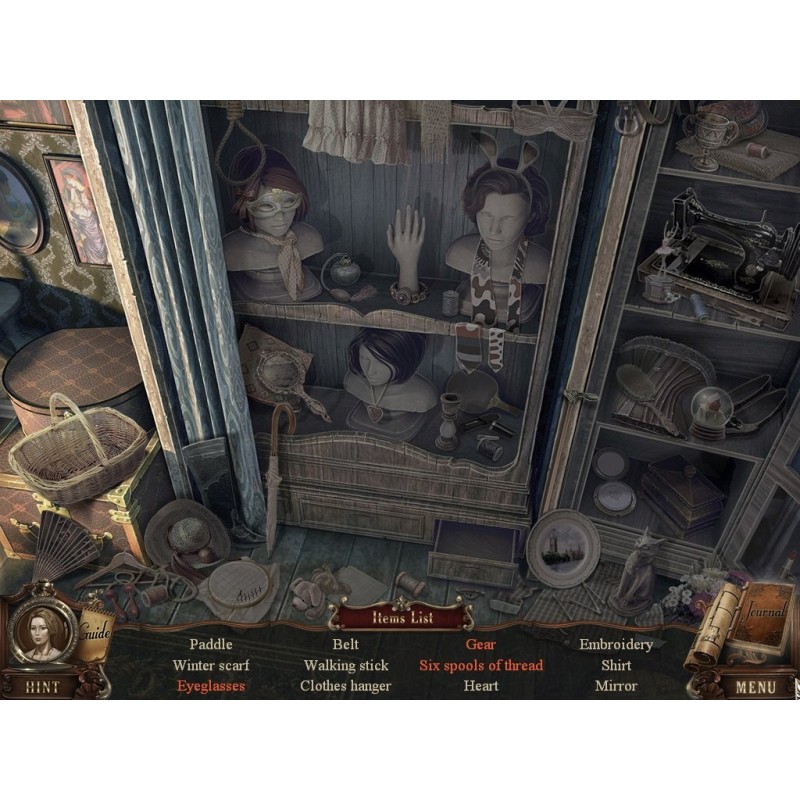Select the Clothes hanger list entry
The width and height of the screenshot is (800, 800).
346,686
